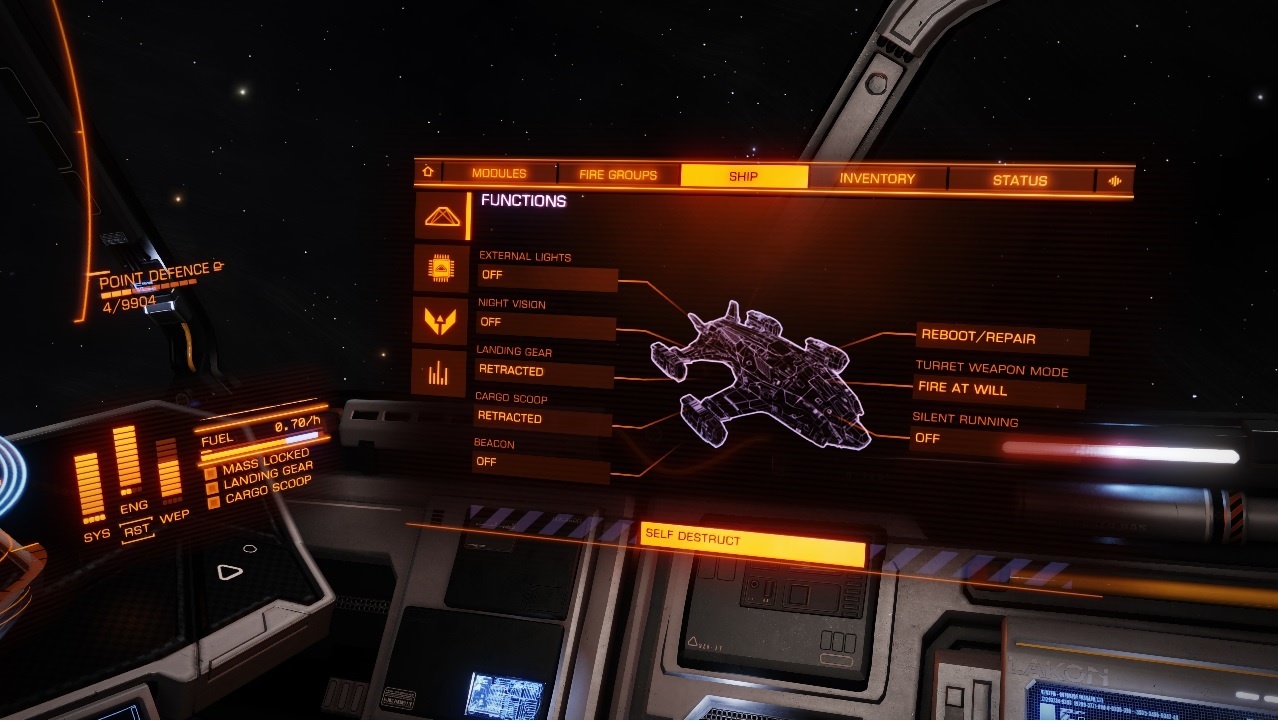Show the Inventory tab
The image size is (1278, 721).
click(877, 179)
